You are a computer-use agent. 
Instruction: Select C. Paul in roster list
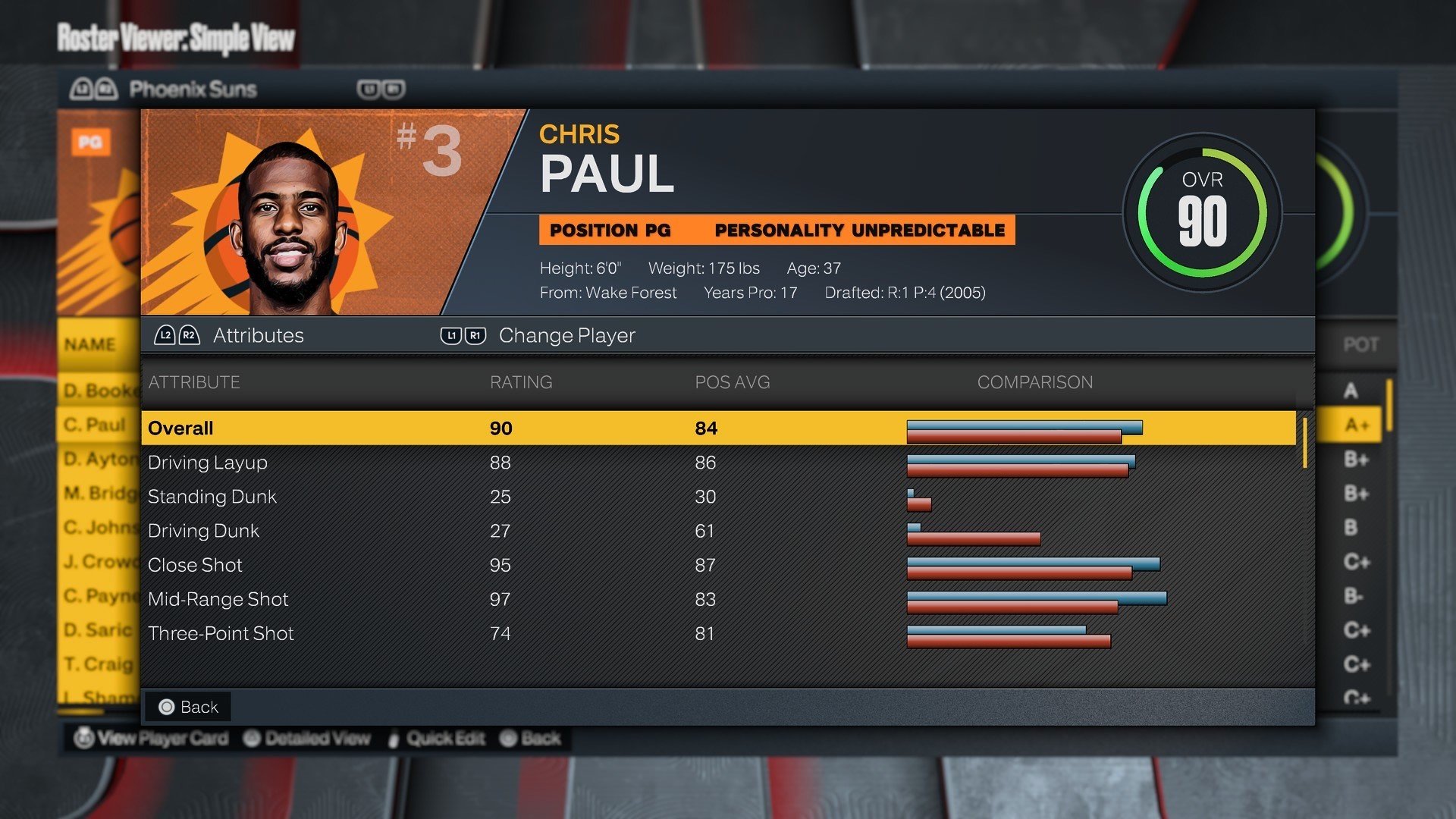tap(96, 425)
